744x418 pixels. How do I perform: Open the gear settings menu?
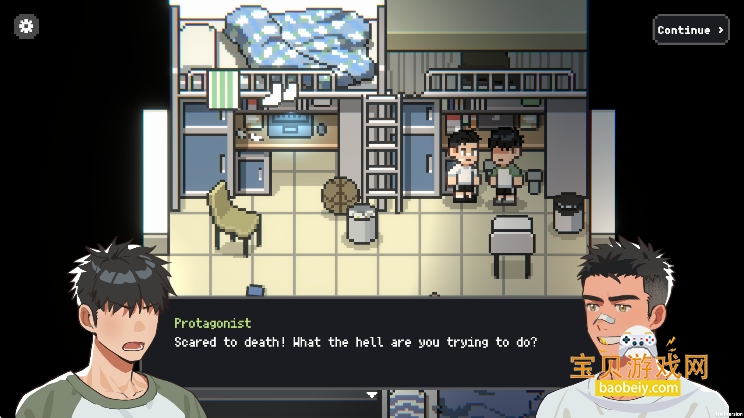point(27,27)
